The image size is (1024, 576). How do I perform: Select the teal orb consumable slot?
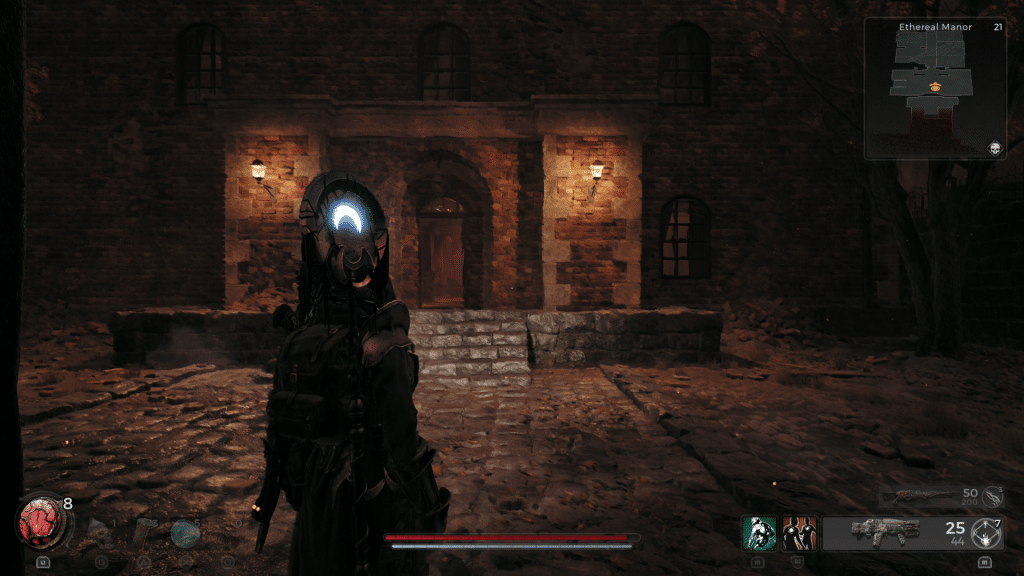click(x=184, y=533)
